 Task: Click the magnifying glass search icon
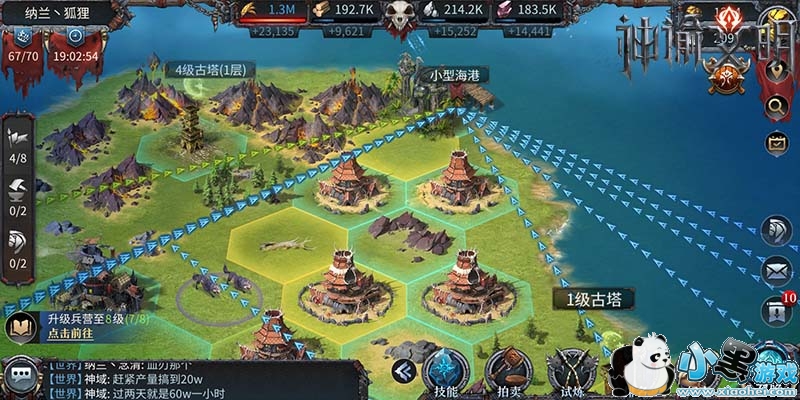pyautogui.click(x=776, y=106)
